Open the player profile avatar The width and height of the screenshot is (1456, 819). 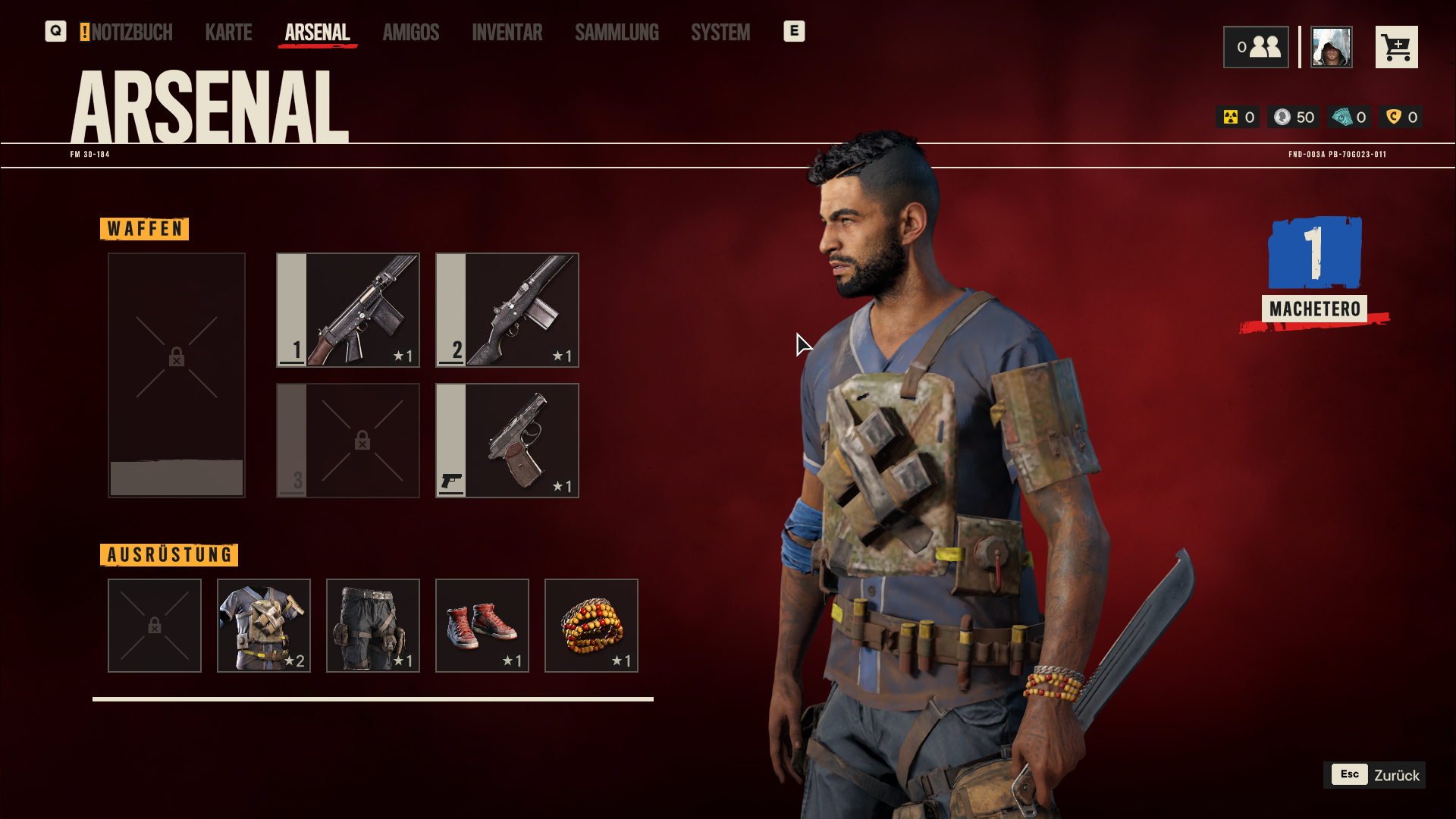click(x=1331, y=46)
